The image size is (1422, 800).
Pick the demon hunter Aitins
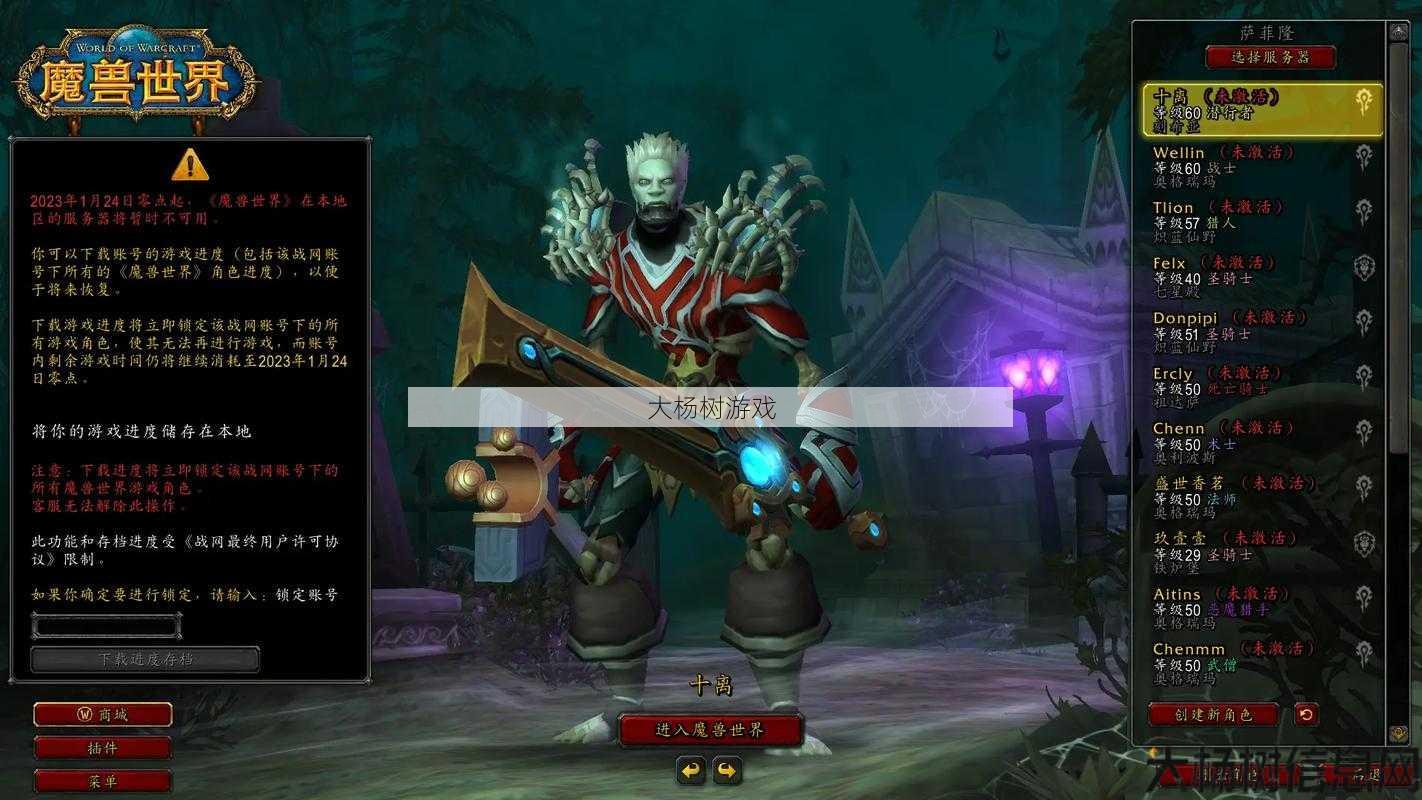pyautogui.click(x=1262, y=608)
